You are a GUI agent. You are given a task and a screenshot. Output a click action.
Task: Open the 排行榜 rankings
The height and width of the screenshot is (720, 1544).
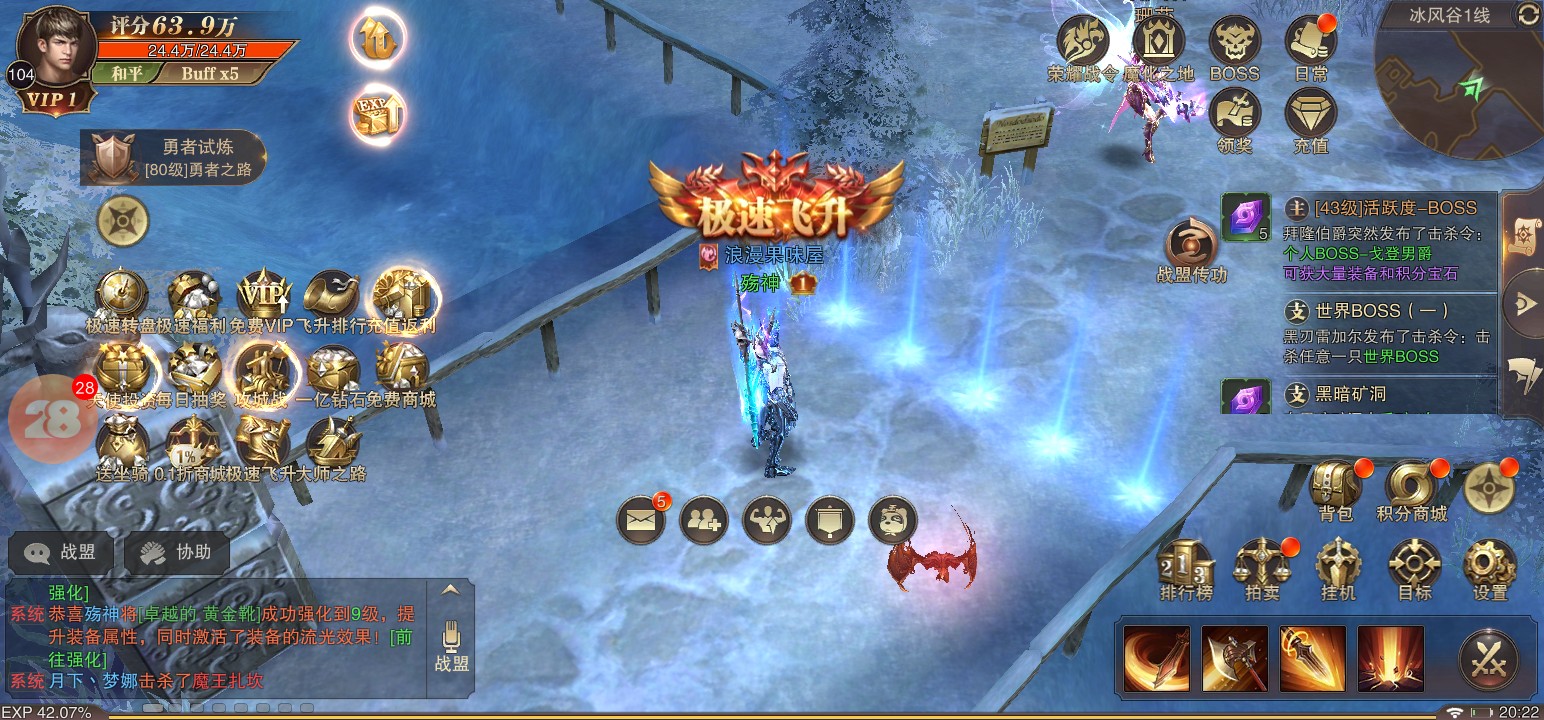[x=1185, y=566]
